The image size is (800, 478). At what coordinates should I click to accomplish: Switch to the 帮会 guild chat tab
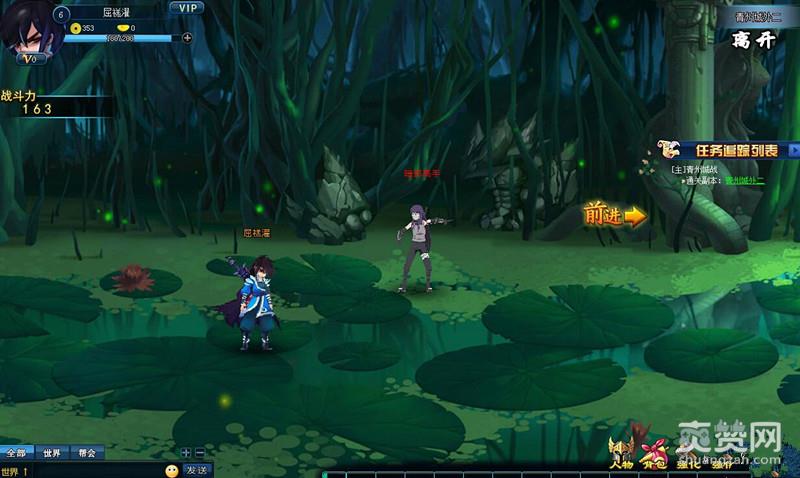[87, 453]
